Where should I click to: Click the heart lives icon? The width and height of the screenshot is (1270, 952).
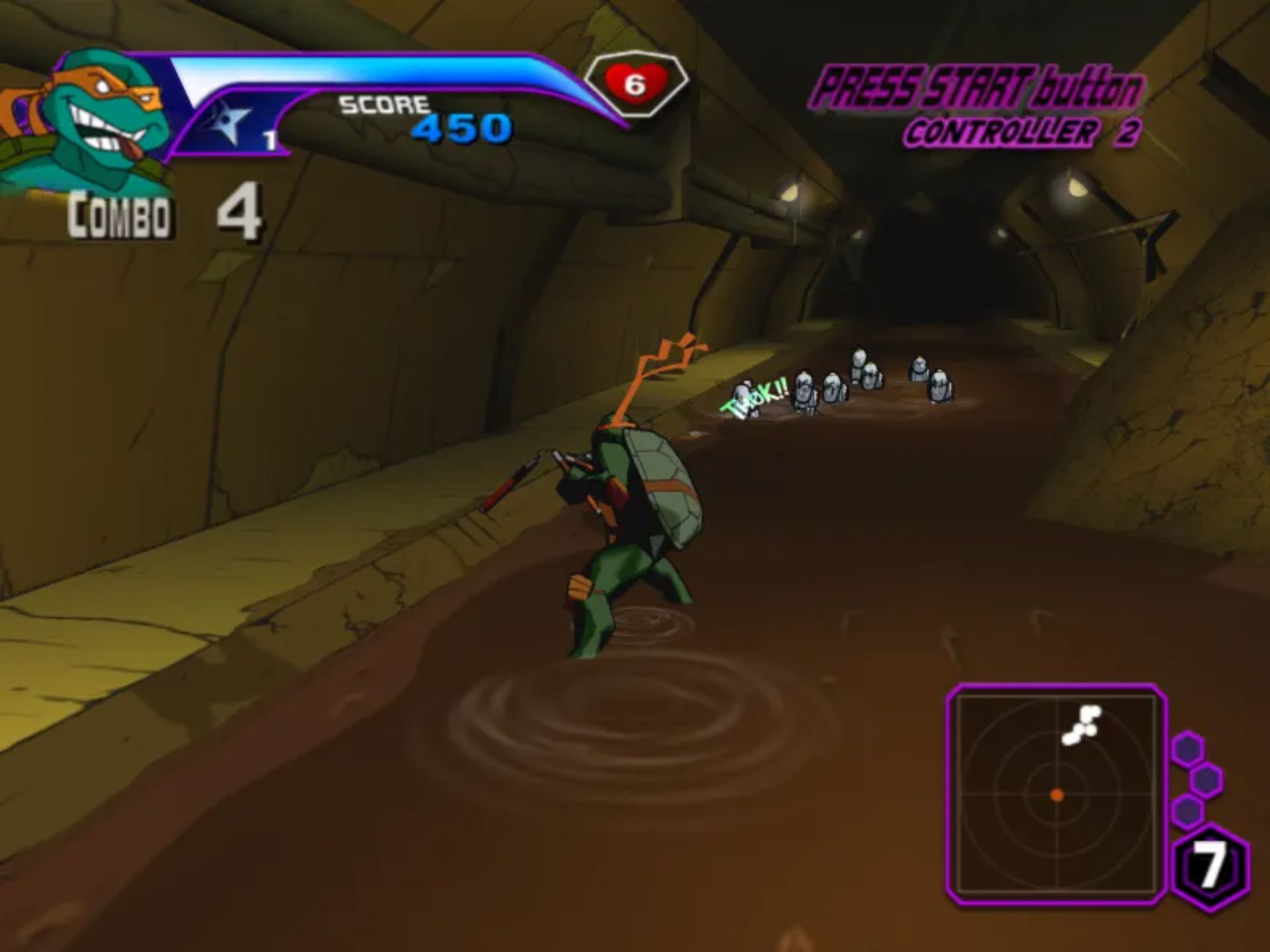(x=635, y=83)
